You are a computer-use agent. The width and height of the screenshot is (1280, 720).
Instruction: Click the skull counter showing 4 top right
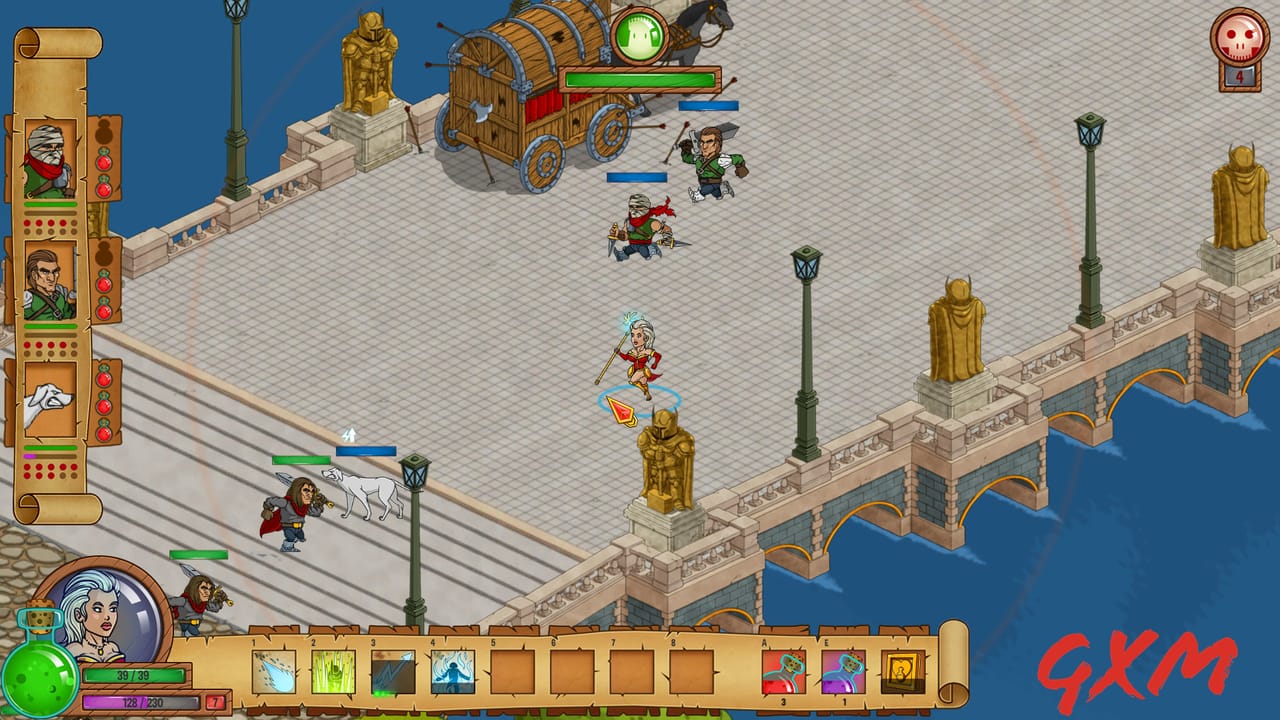(x=1238, y=42)
